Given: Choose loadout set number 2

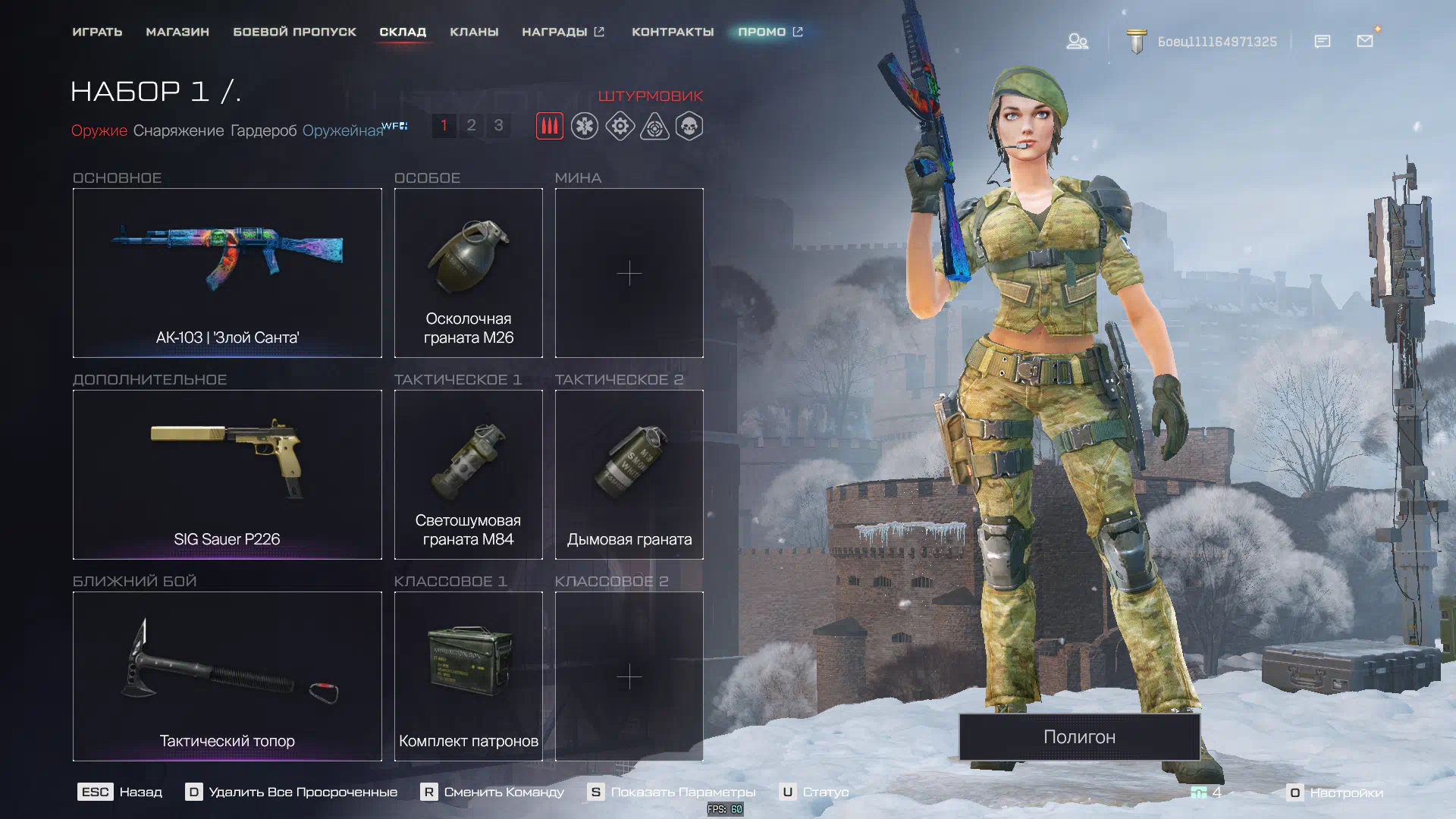Looking at the screenshot, I should [x=471, y=125].
